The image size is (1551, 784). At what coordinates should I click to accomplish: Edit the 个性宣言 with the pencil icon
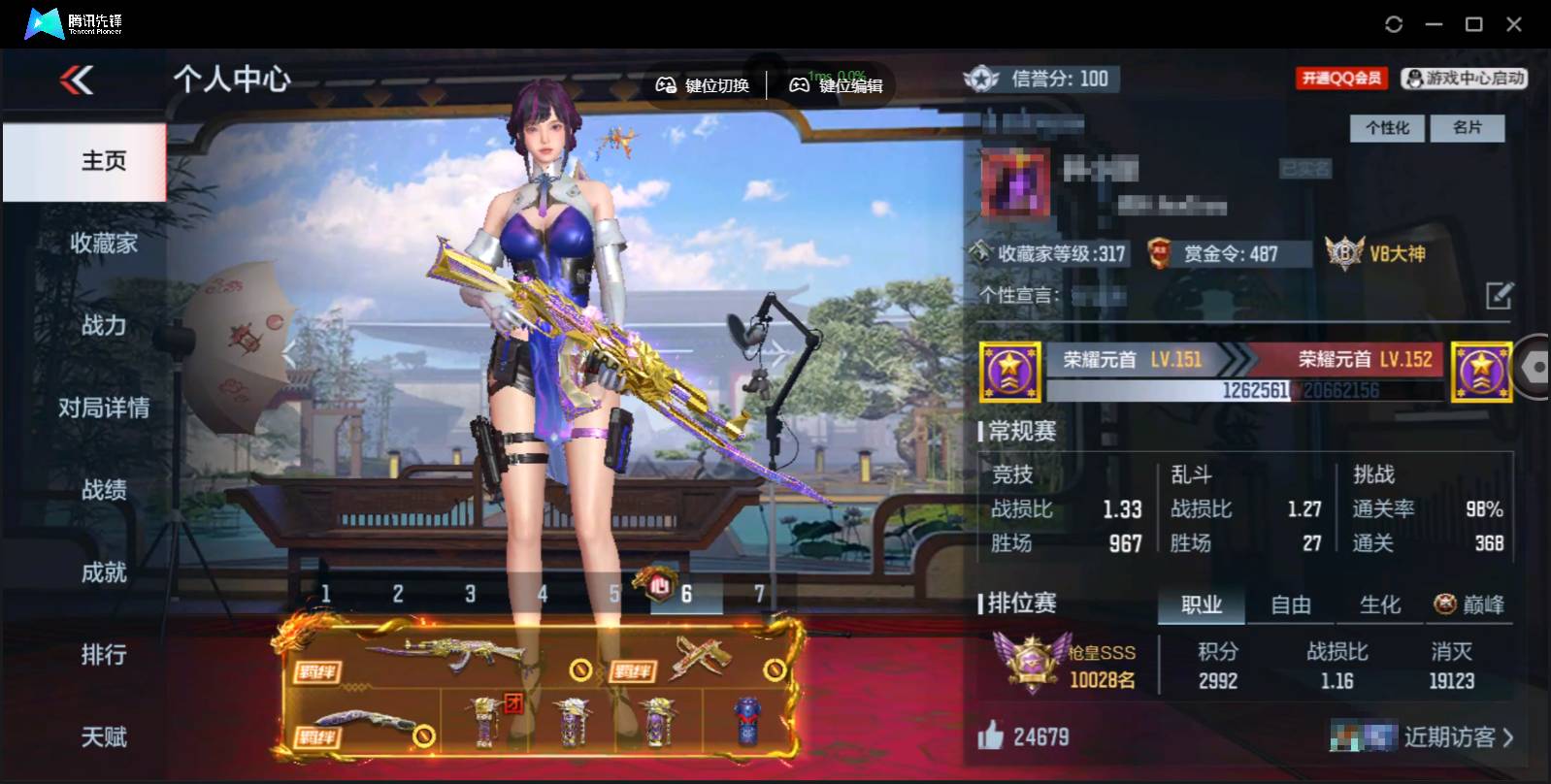[1500, 294]
